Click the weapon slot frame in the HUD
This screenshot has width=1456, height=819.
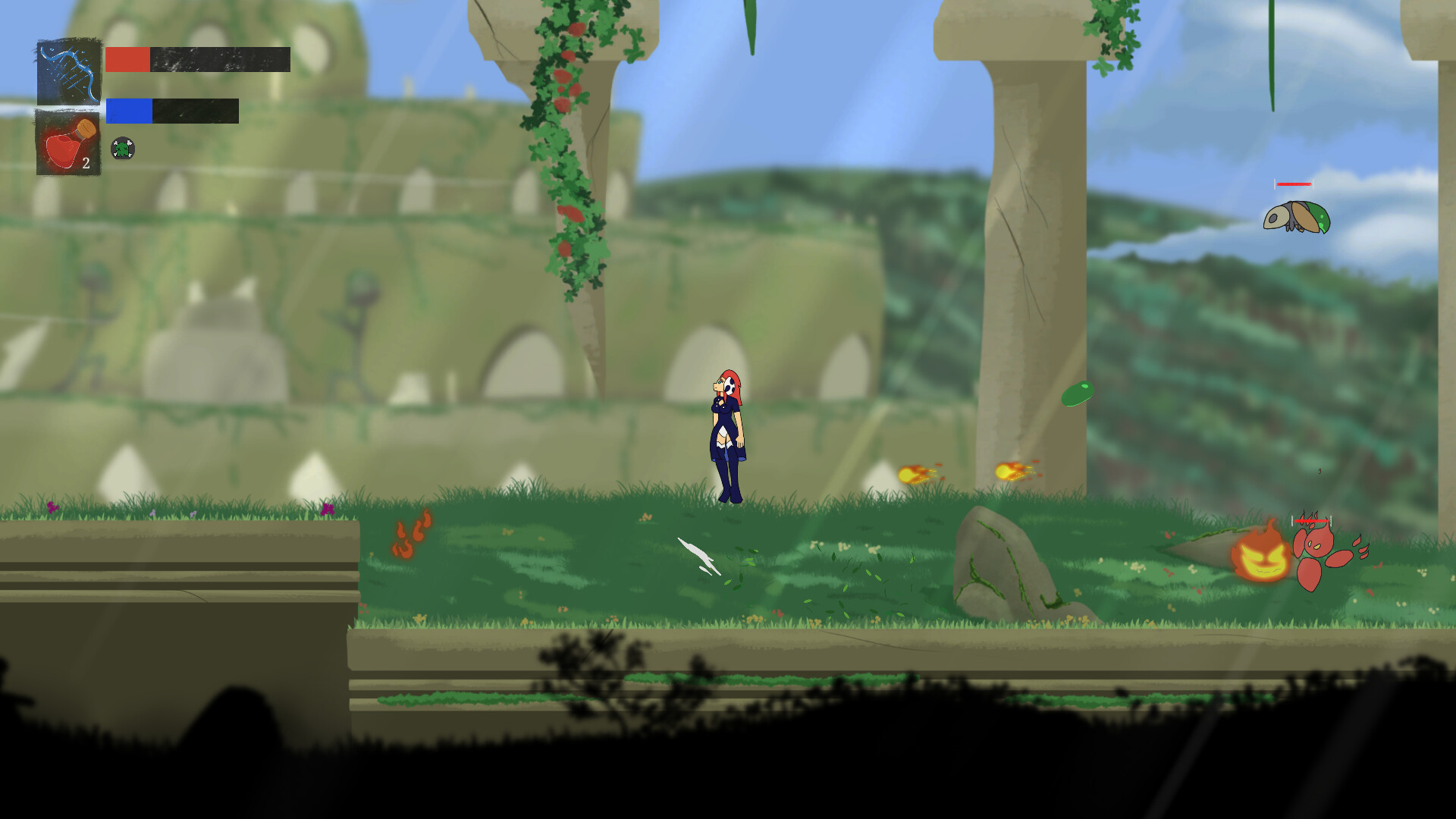pyautogui.click(x=68, y=72)
